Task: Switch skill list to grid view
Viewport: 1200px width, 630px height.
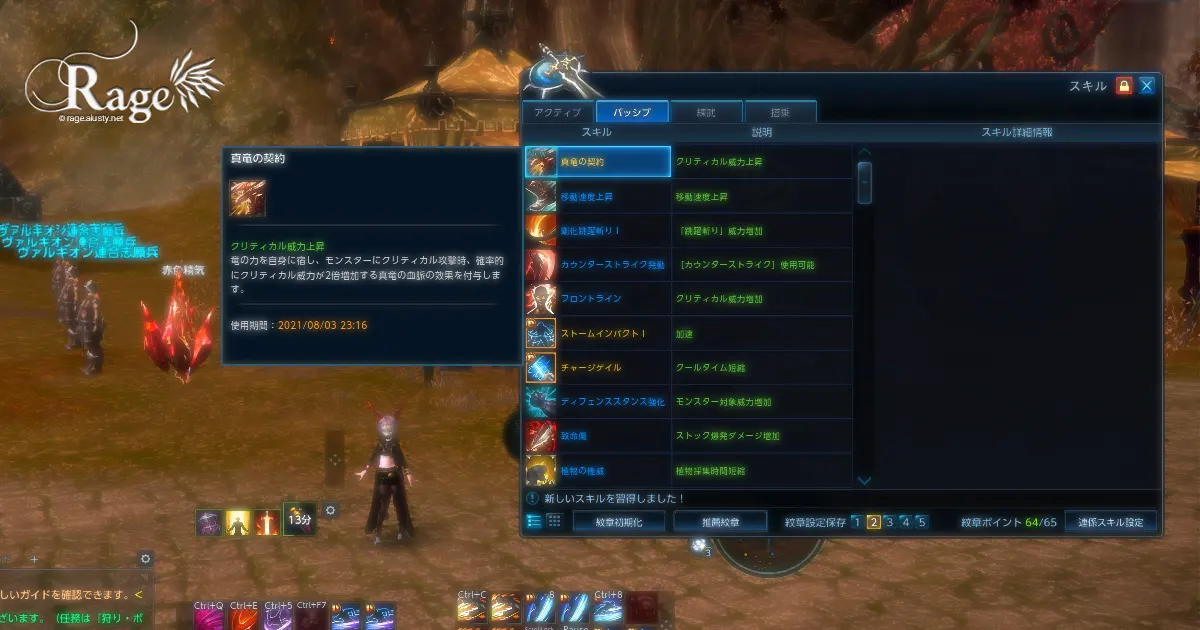Action: pos(553,521)
